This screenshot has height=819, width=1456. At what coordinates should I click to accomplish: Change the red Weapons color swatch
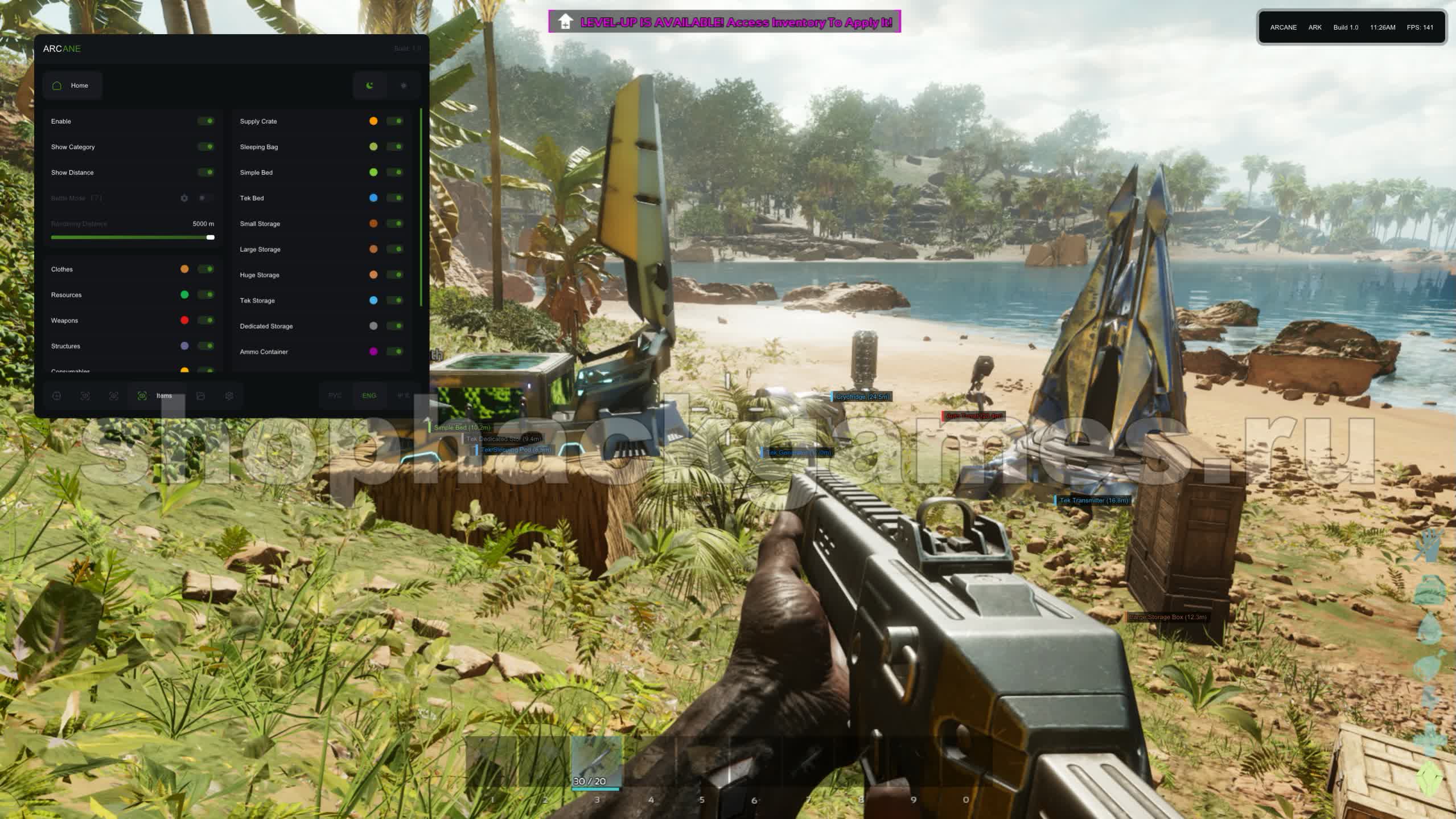184,321
